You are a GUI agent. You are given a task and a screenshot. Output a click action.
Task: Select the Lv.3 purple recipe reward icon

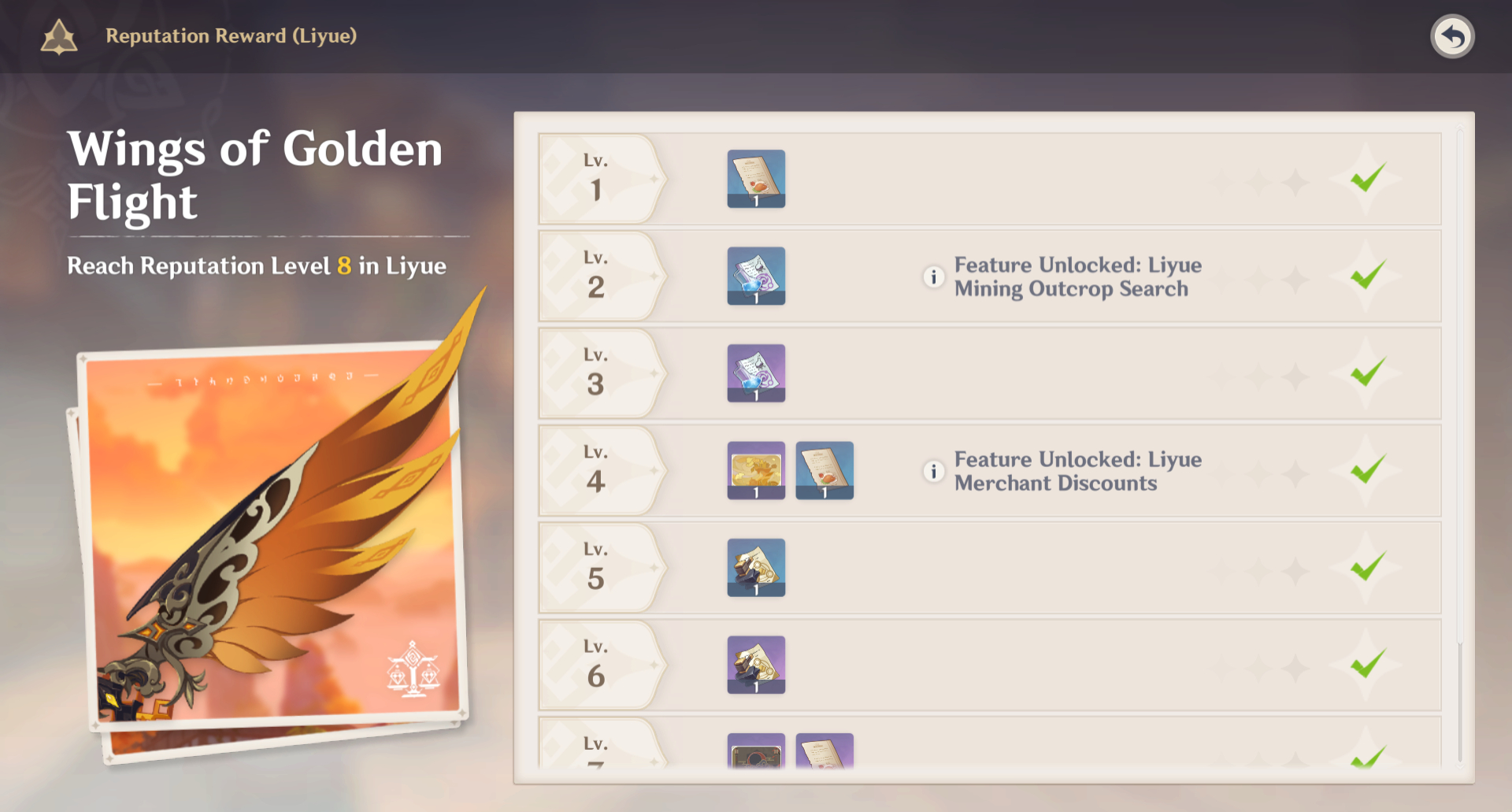click(x=756, y=373)
